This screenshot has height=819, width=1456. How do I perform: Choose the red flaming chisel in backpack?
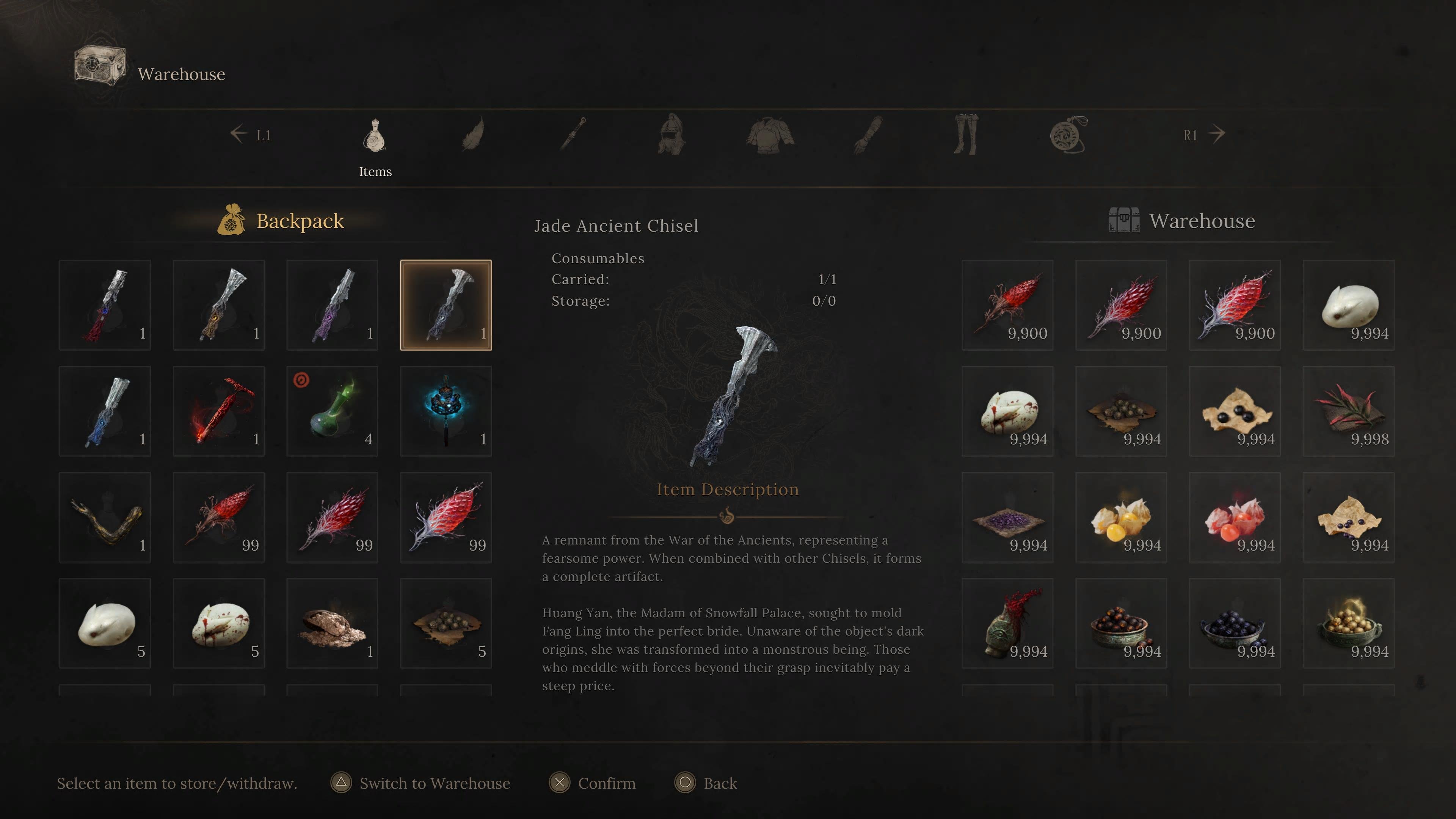tap(218, 411)
